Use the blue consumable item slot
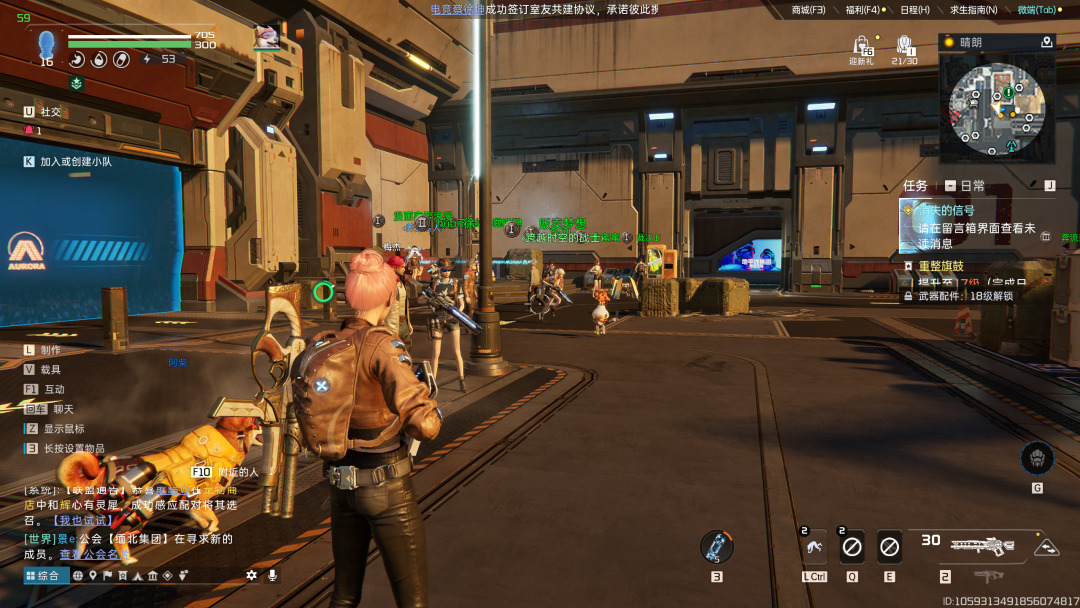 point(716,546)
